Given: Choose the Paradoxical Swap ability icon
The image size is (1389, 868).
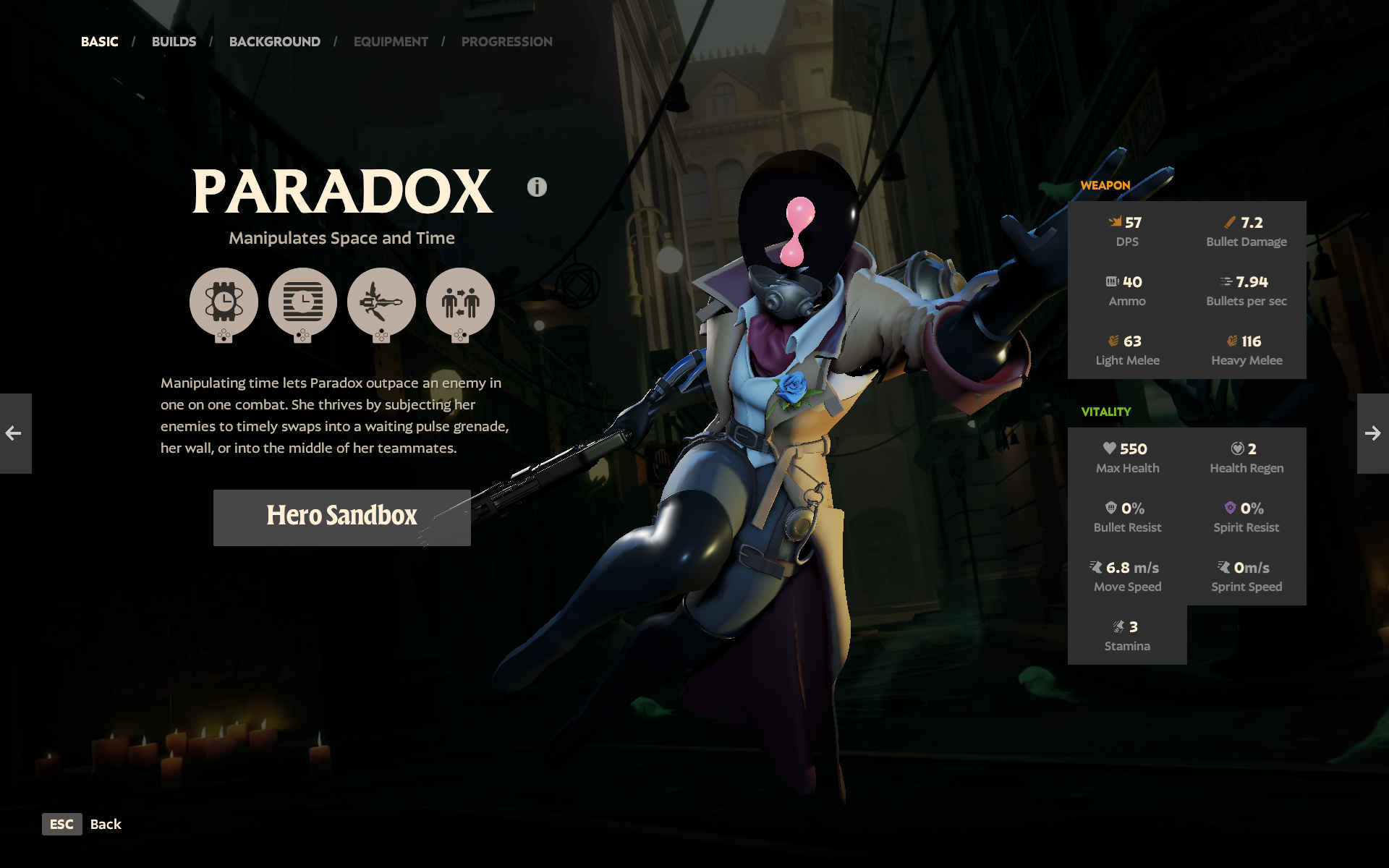Looking at the screenshot, I should pyautogui.click(x=460, y=302).
